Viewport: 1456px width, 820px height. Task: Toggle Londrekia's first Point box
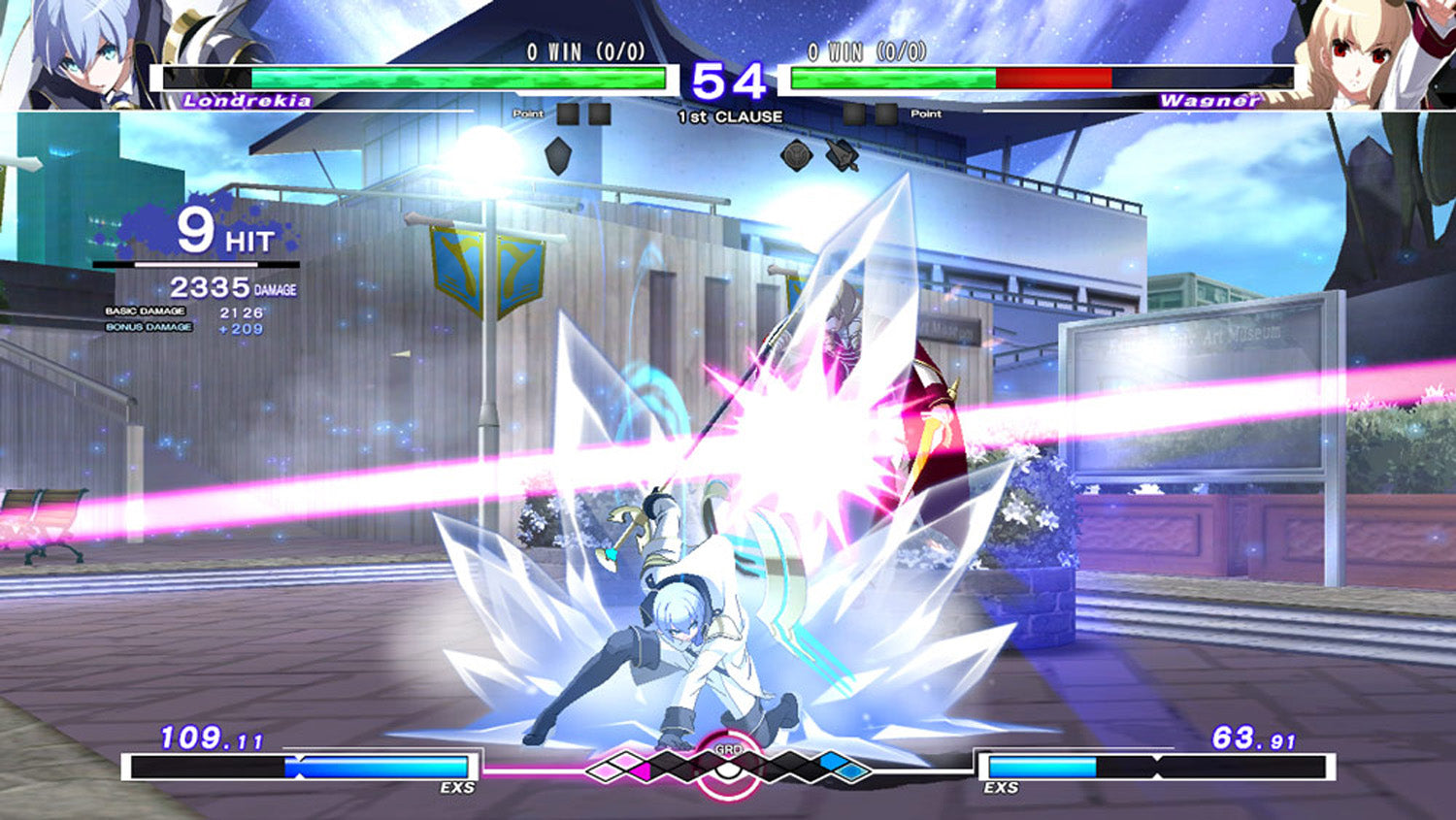[x=569, y=115]
